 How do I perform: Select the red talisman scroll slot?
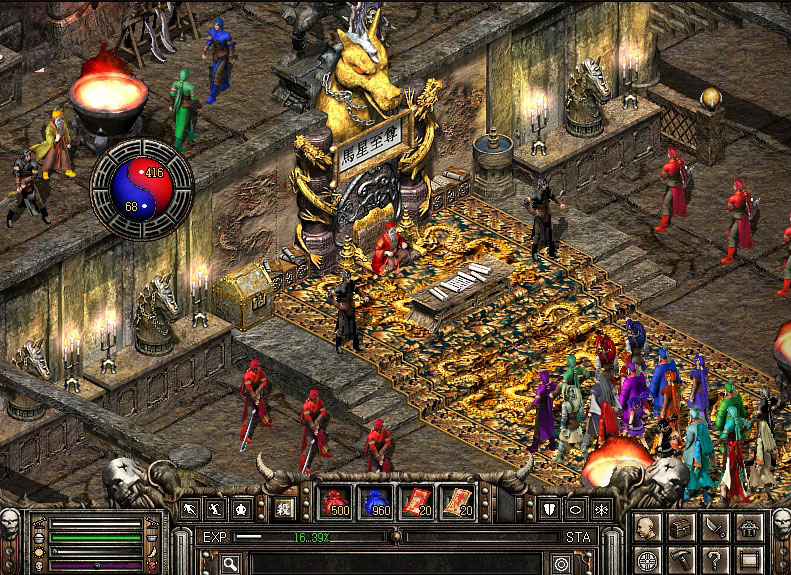tap(416, 502)
